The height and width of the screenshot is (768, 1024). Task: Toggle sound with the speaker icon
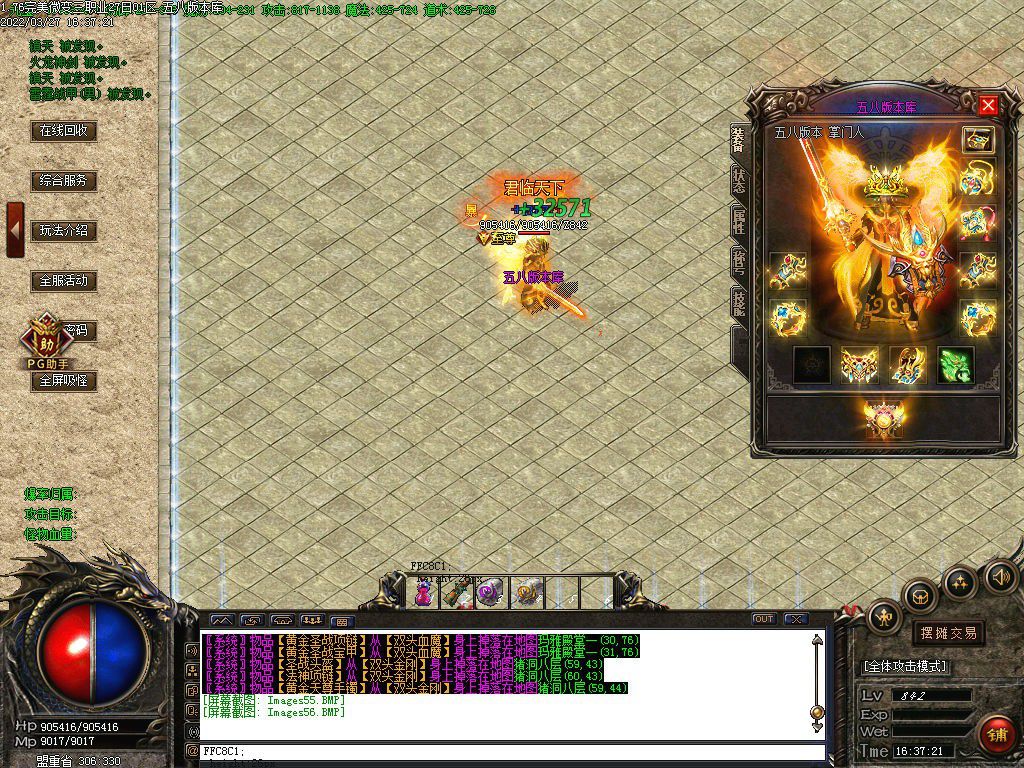(1000, 576)
